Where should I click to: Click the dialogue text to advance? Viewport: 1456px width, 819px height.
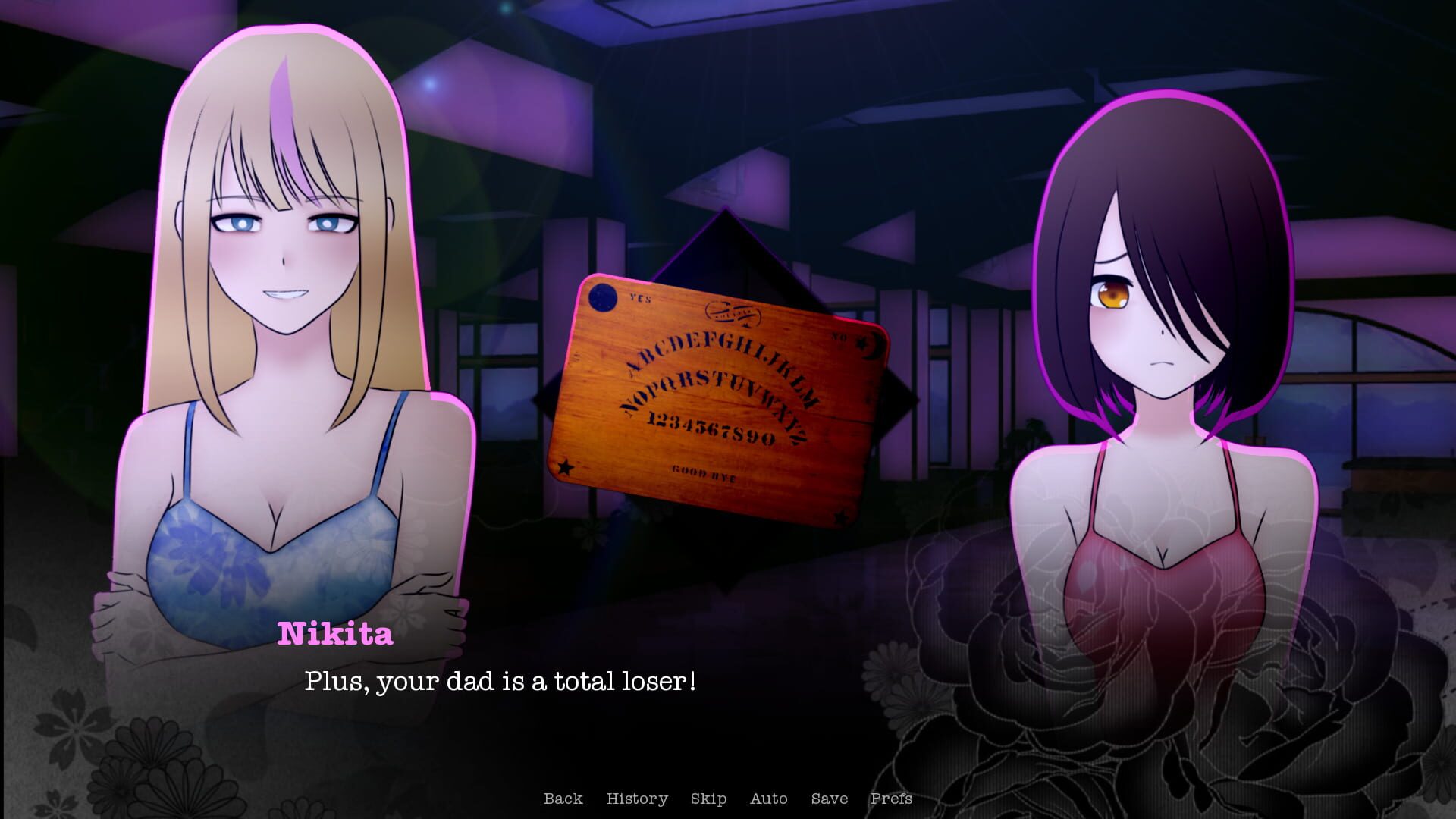(502, 681)
